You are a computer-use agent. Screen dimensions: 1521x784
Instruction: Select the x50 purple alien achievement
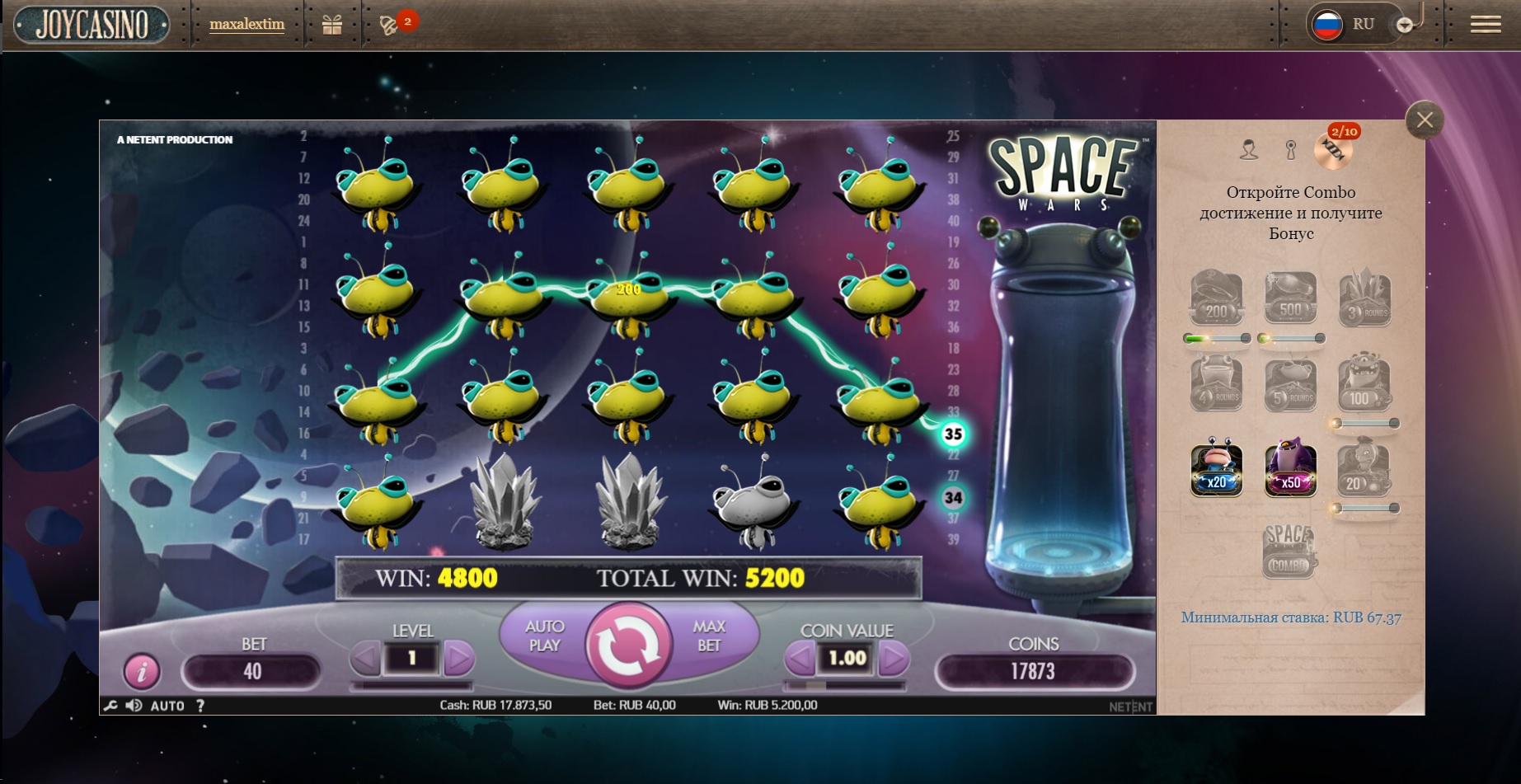click(1290, 468)
